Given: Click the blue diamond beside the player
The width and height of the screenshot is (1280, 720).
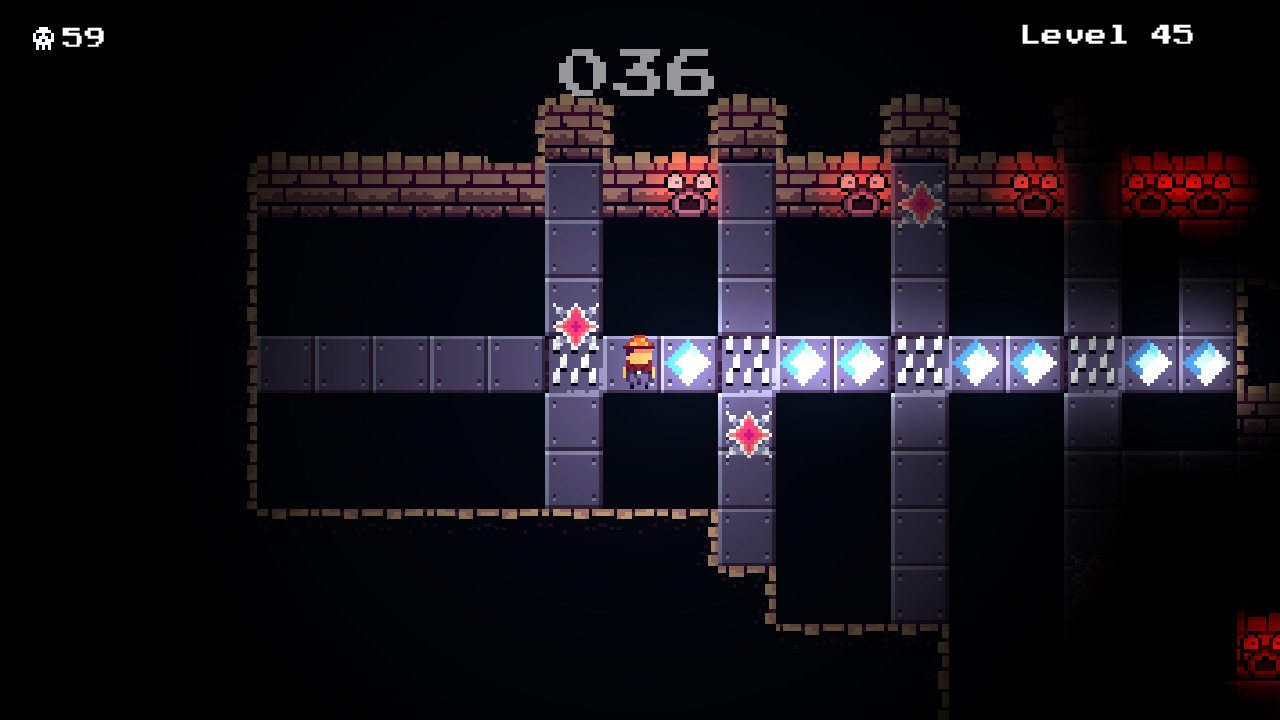Looking at the screenshot, I should (x=688, y=361).
